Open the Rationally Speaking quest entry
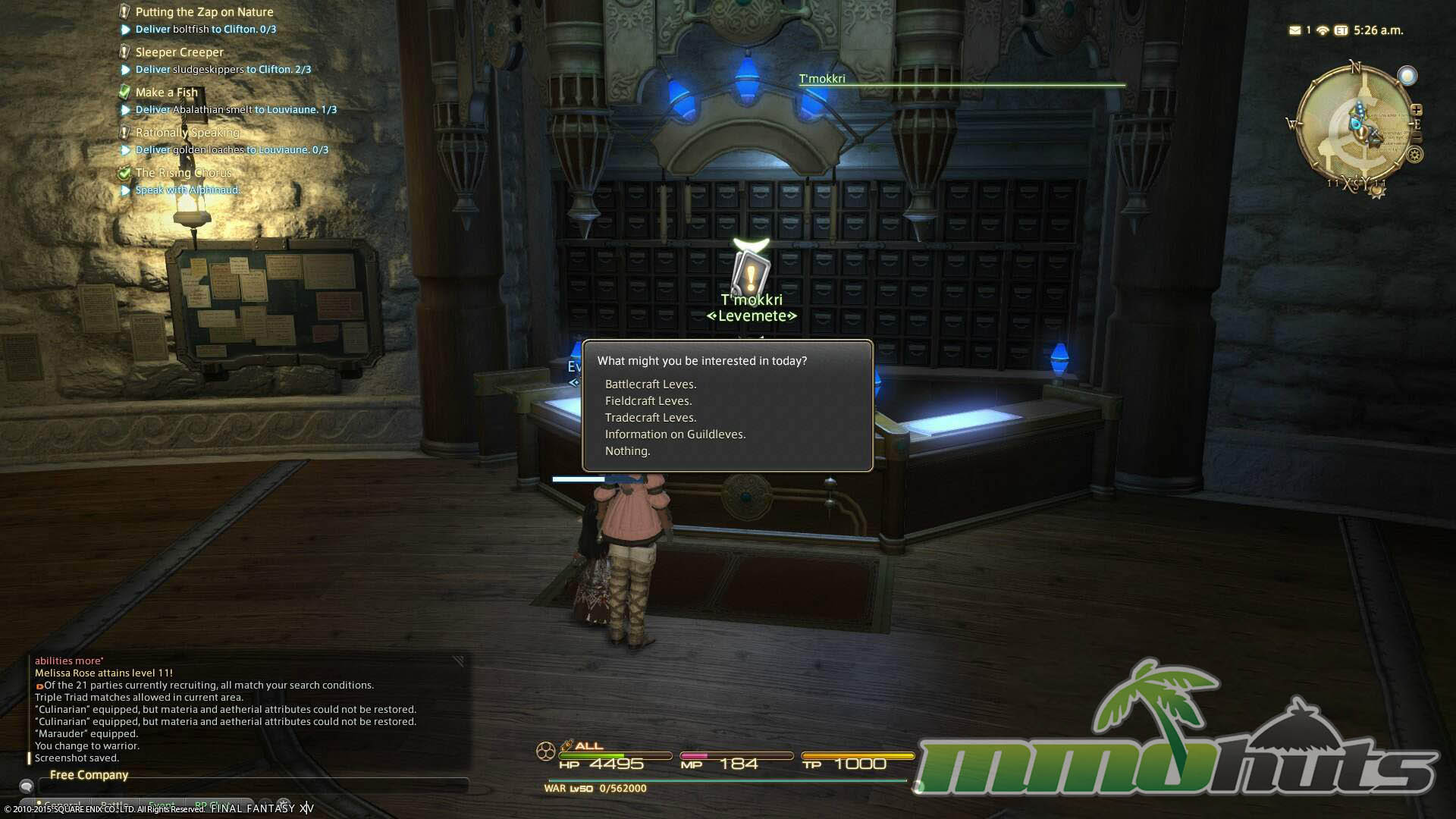This screenshot has width=1456, height=819. (187, 133)
